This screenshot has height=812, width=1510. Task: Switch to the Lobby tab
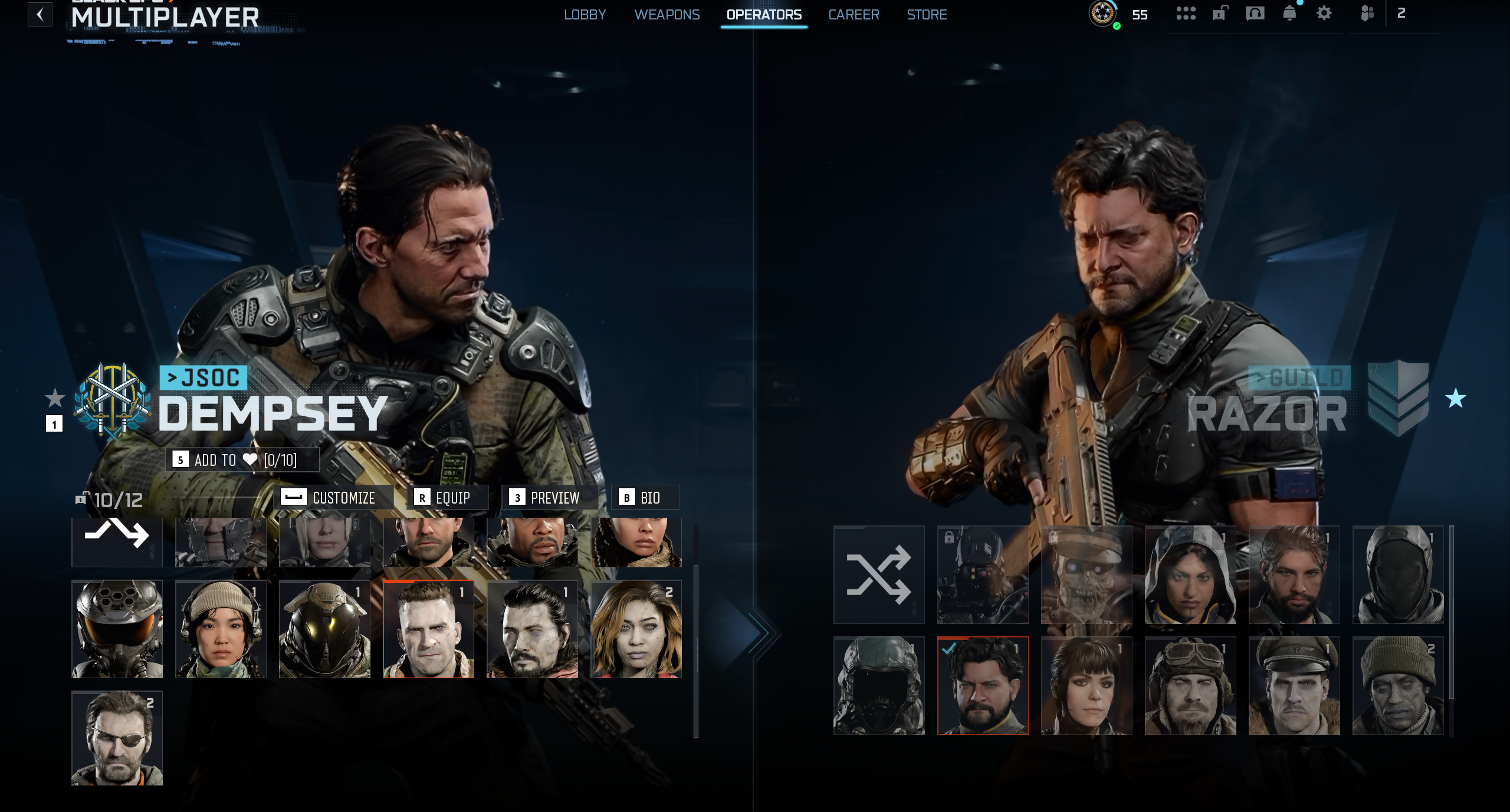(x=585, y=15)
